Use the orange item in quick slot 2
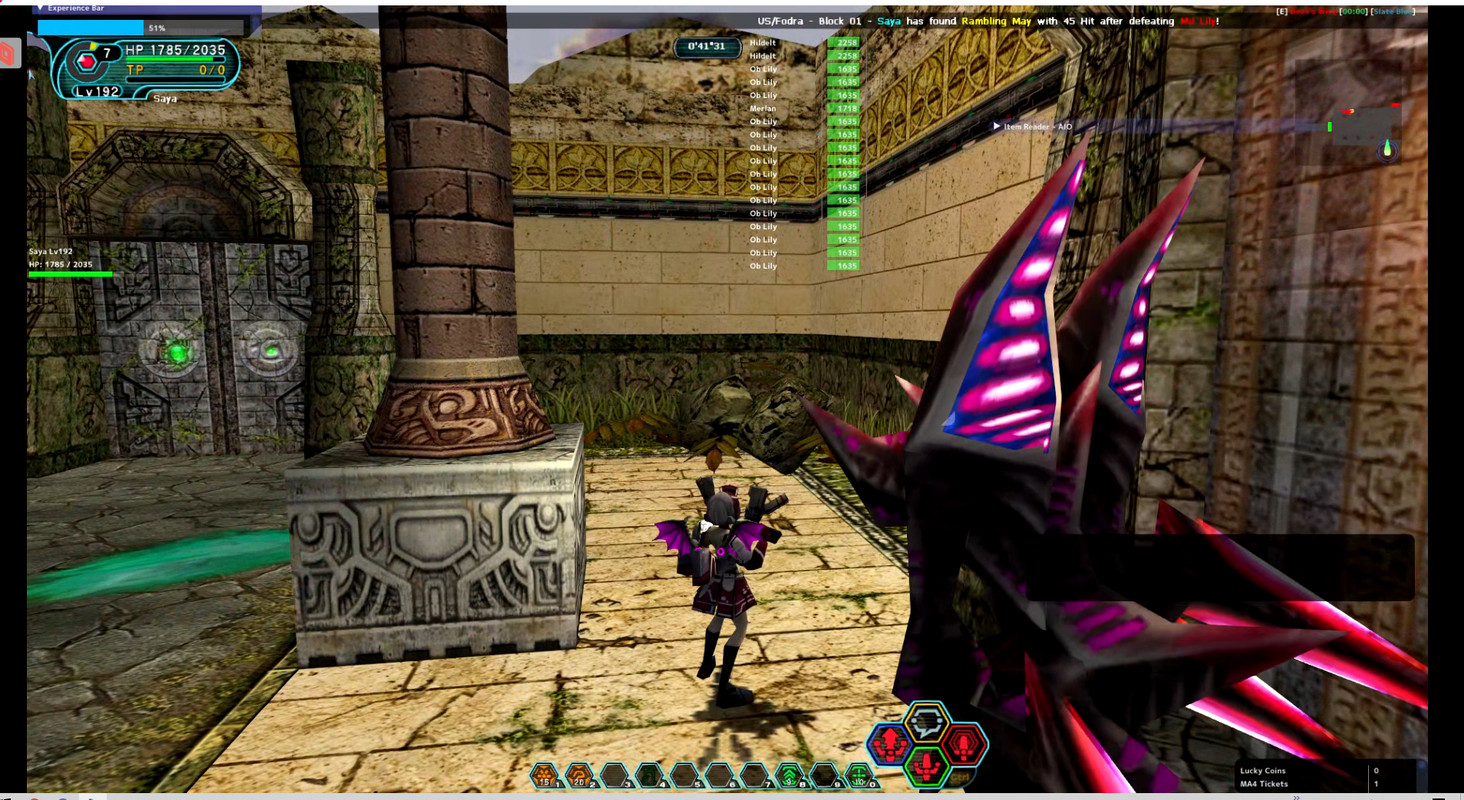The height and width of the screenshot is (800, 1464). pyautogui.click(x=579, y=775)
